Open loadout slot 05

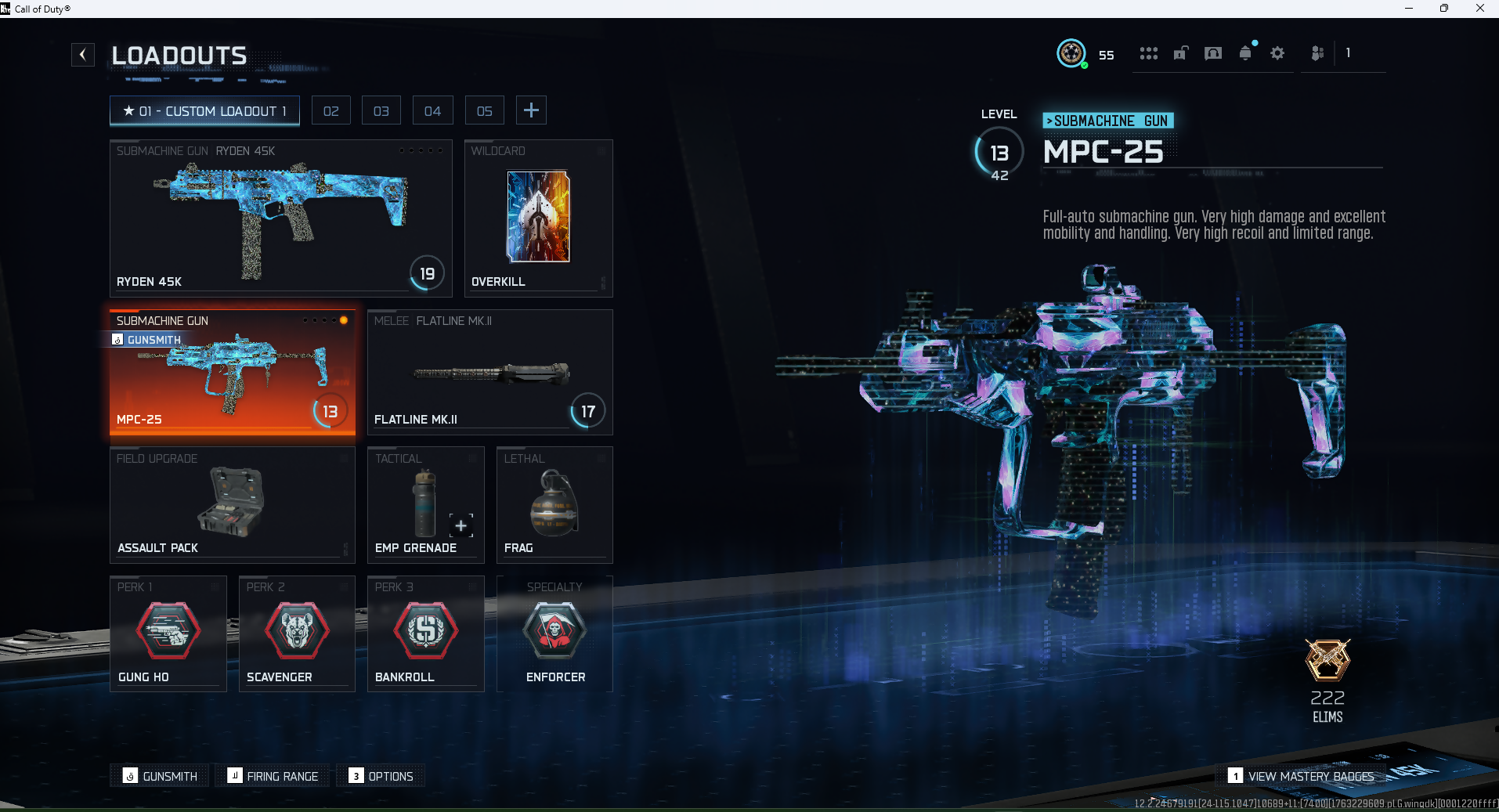click(x=485, y=111)
